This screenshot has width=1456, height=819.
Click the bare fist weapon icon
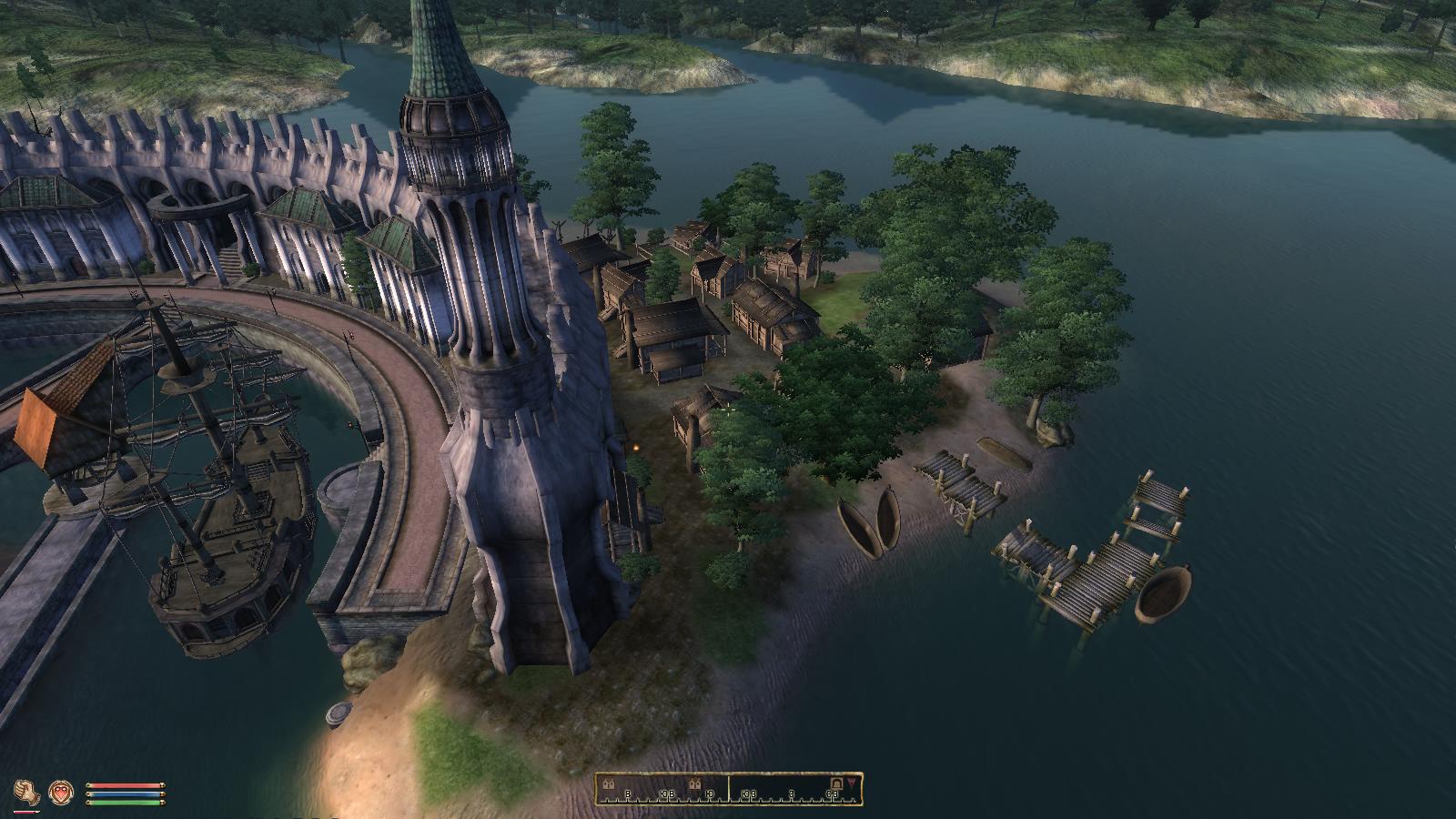[x=28, y=792]
